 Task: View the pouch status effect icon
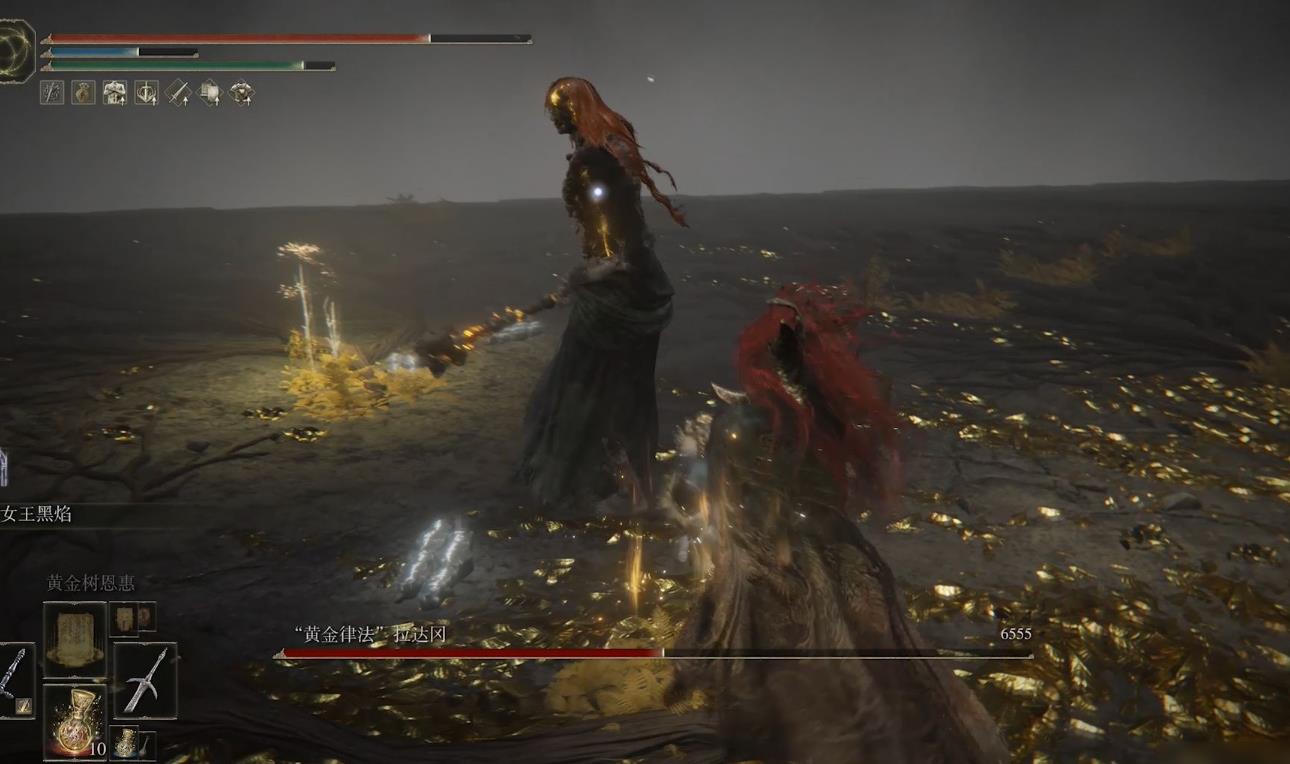coord(82,93)
